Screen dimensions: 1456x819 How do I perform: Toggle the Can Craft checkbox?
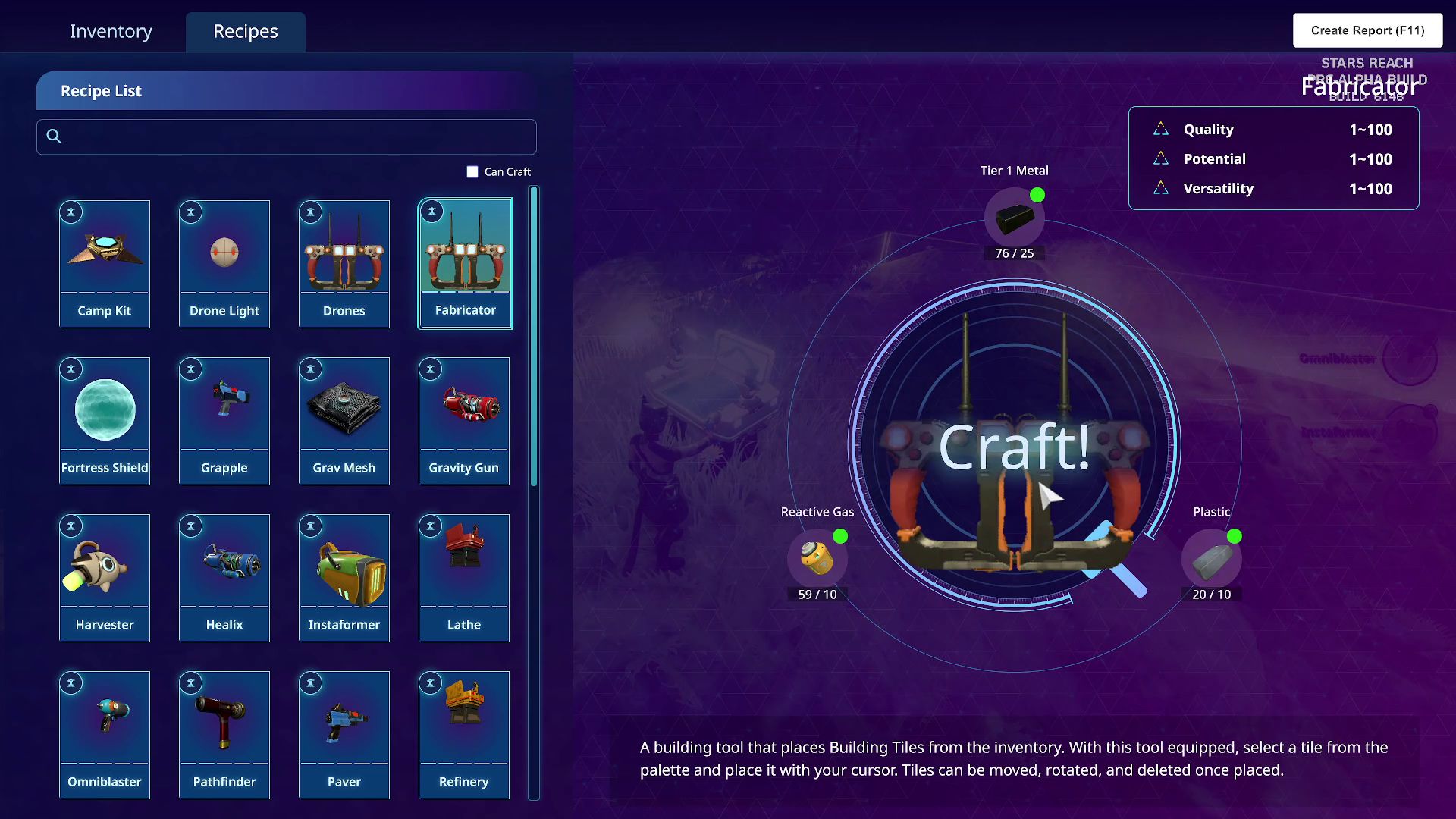point(472,172)
